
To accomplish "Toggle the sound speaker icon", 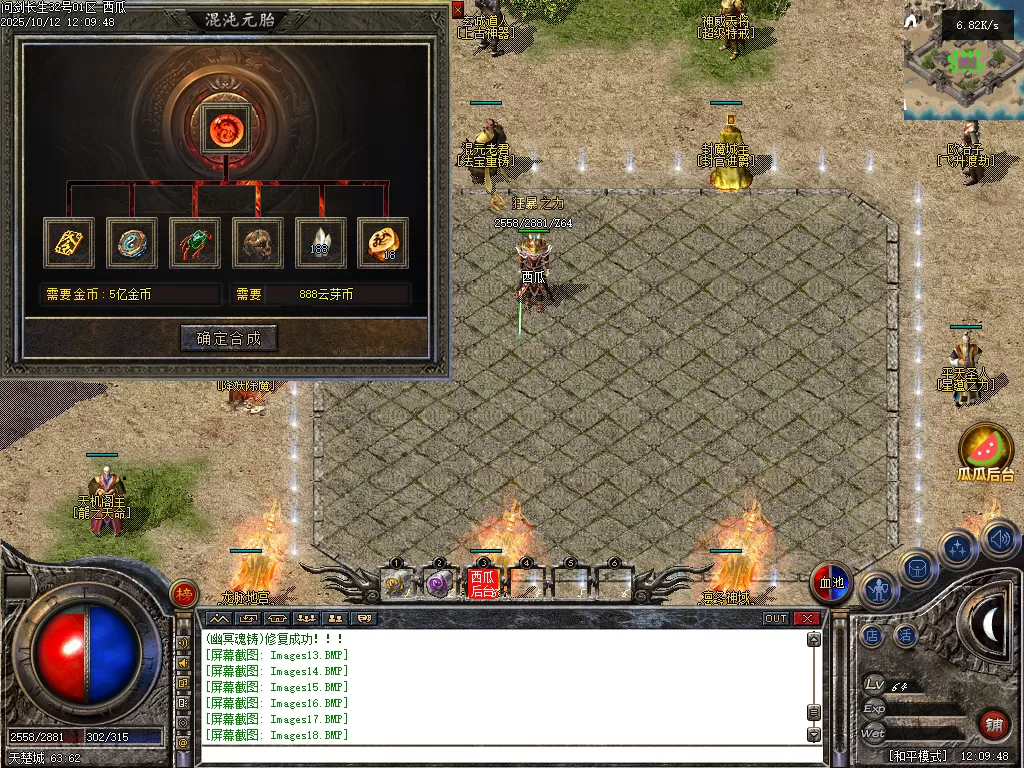I will 998,538.
